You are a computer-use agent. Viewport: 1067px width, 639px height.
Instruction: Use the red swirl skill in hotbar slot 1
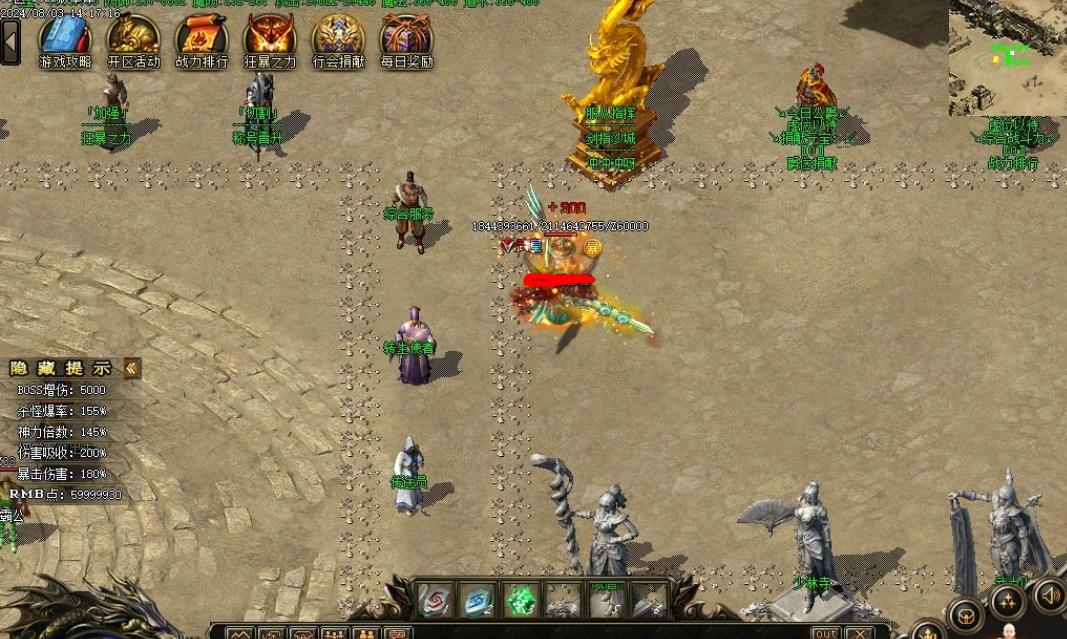coord(434,600)
